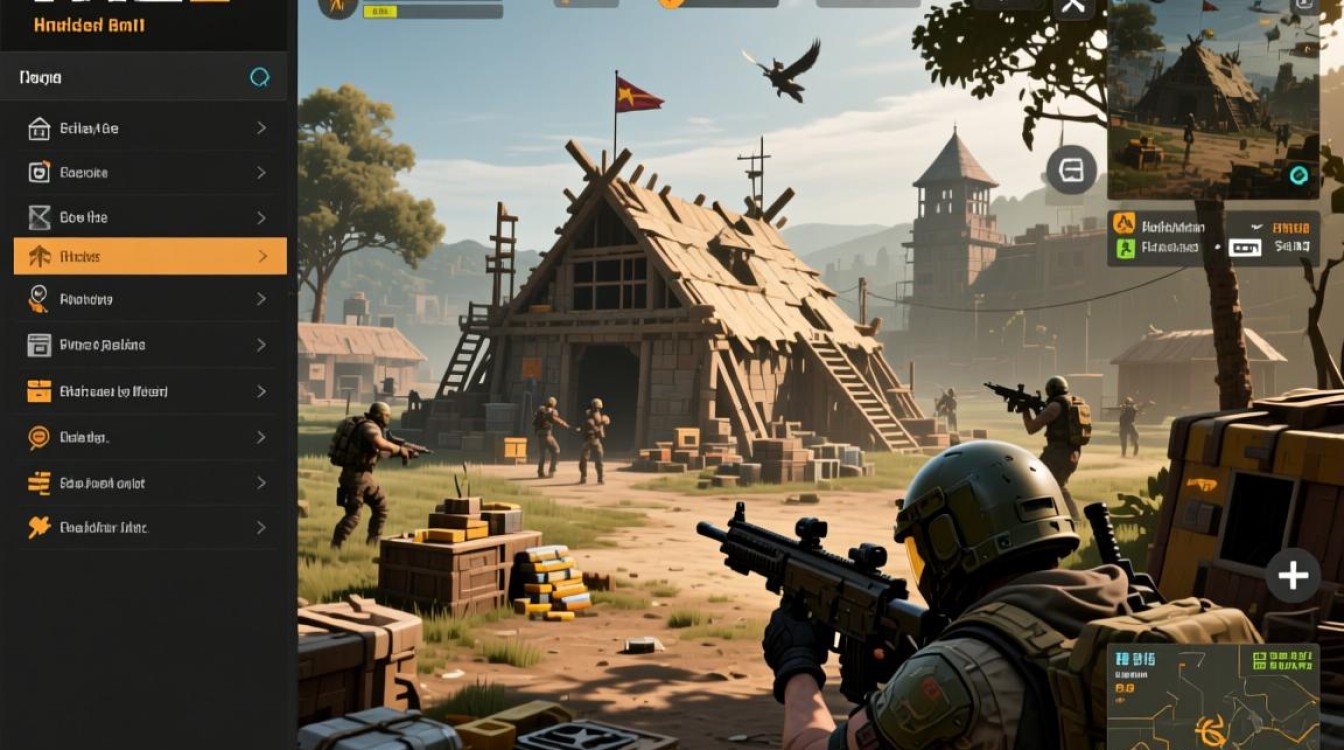
Task: Click the pushpin icon at the sidebar bottom
Action: (38, 528)
